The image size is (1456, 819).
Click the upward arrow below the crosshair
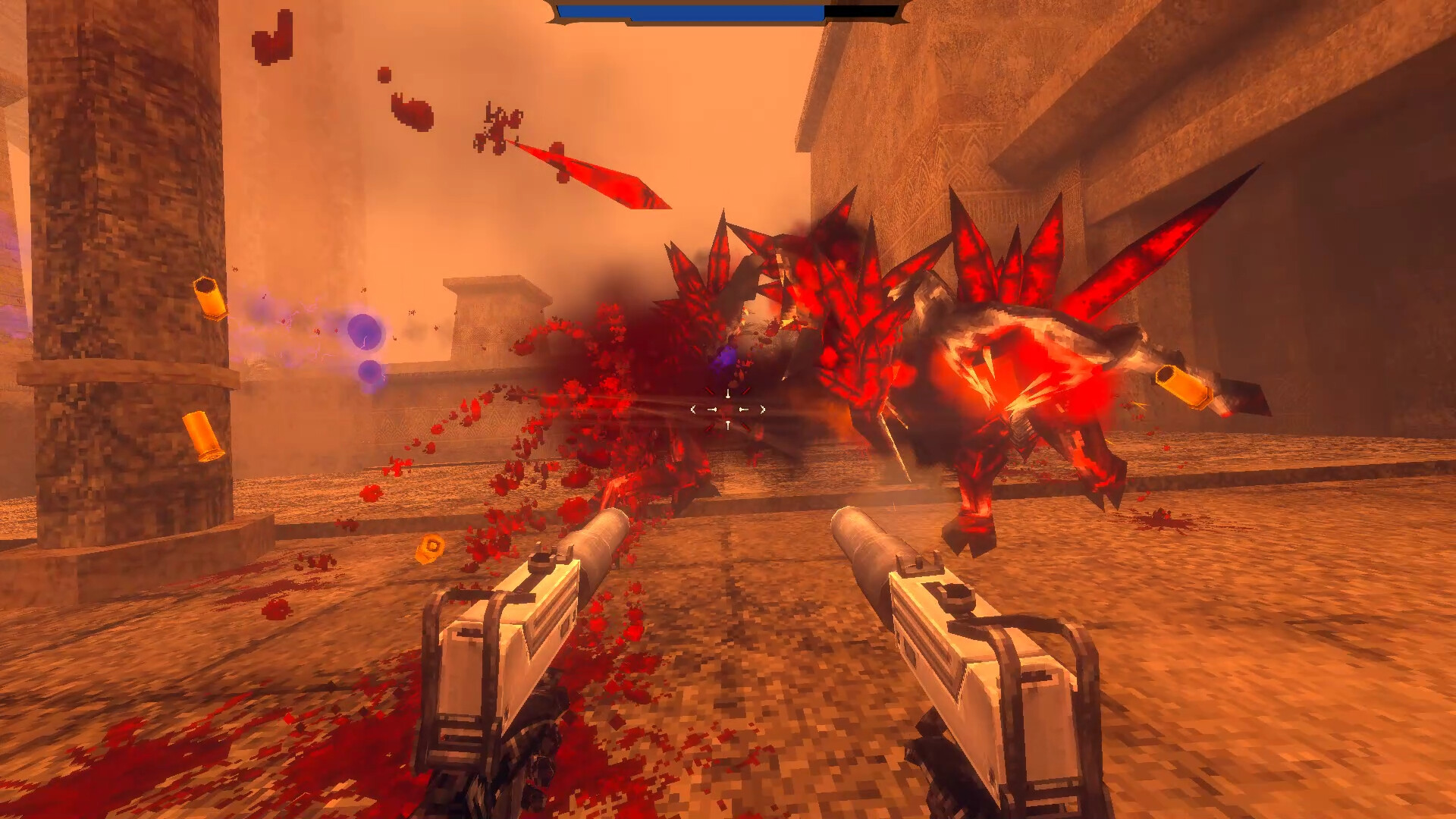(x=728, y=425)
